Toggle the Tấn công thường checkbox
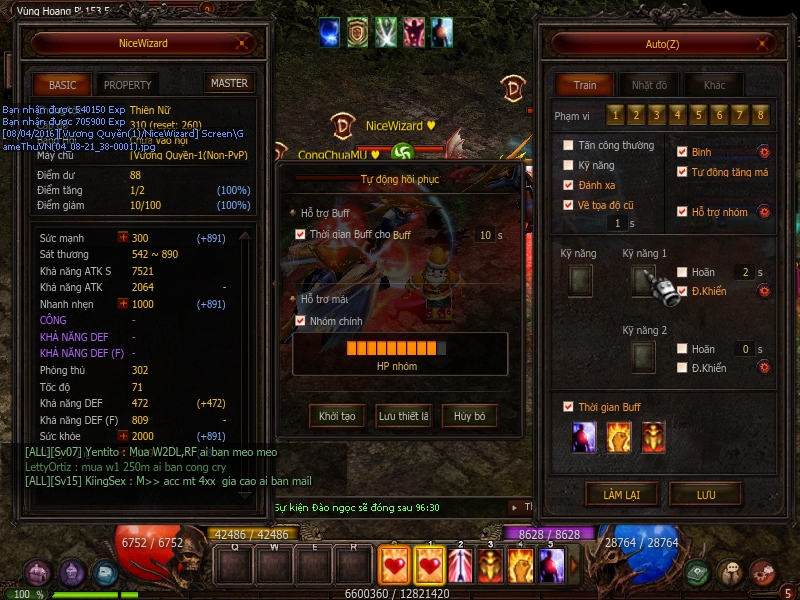Viewport: 800px width, 600px height. coord(568,146)
